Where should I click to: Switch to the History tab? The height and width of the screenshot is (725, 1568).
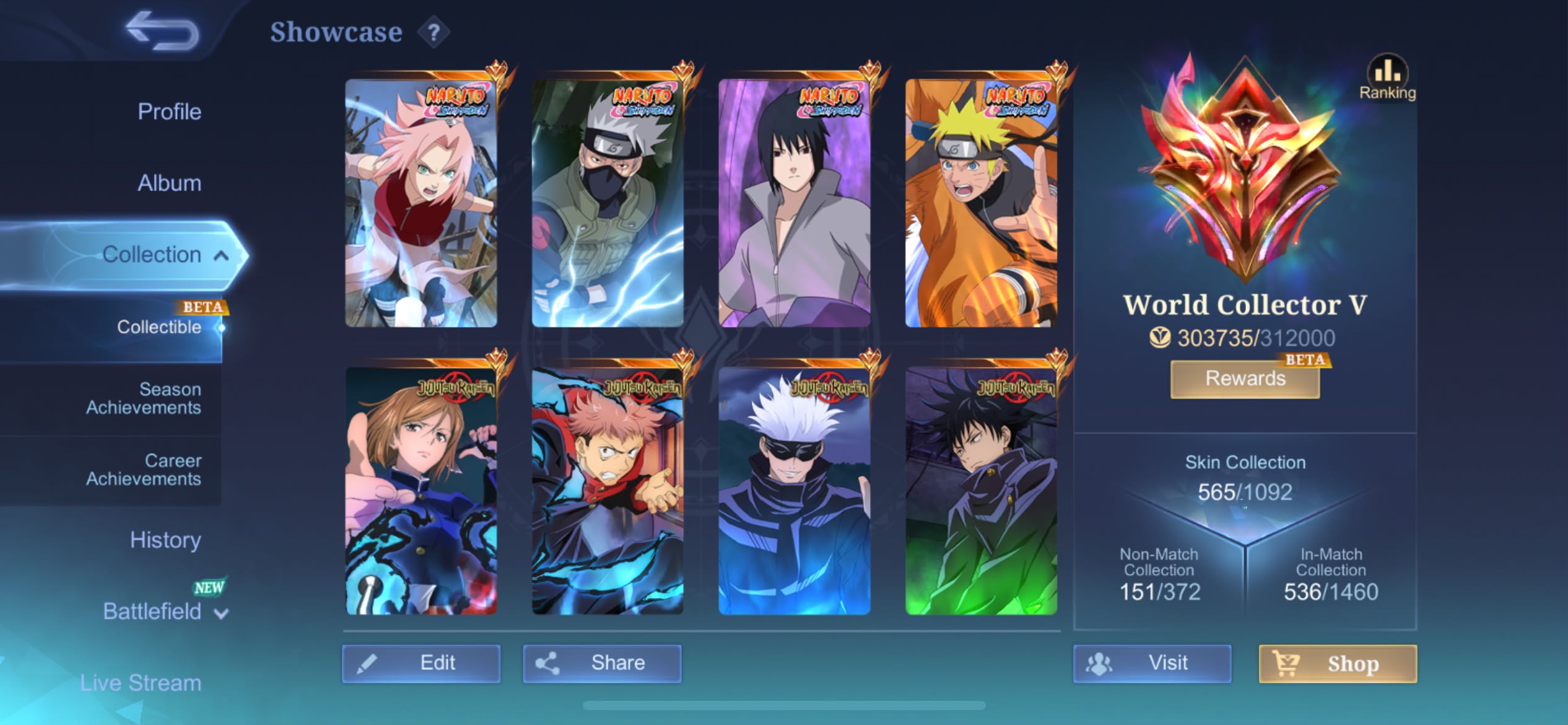[x=165, y=540]
